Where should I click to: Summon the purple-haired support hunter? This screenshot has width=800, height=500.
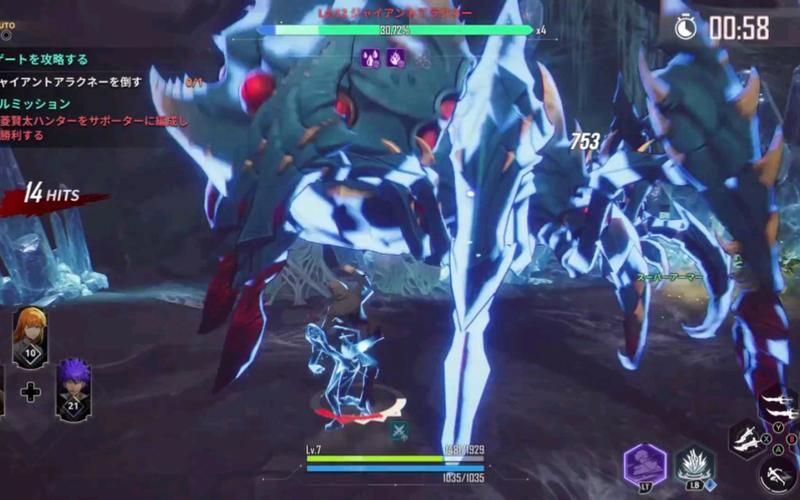73,388
